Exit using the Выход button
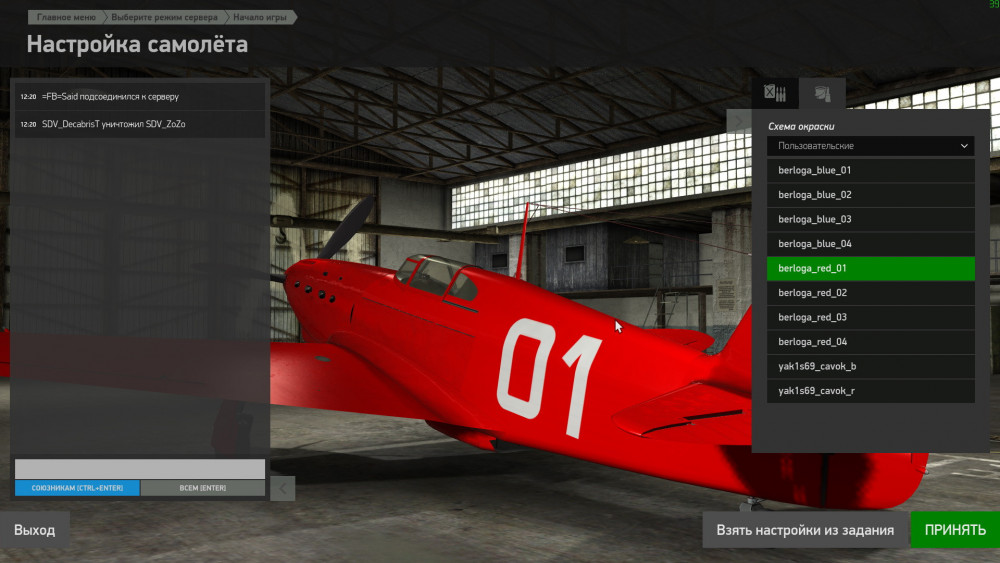The image size is (1000, 563). [x=35, y=530]
